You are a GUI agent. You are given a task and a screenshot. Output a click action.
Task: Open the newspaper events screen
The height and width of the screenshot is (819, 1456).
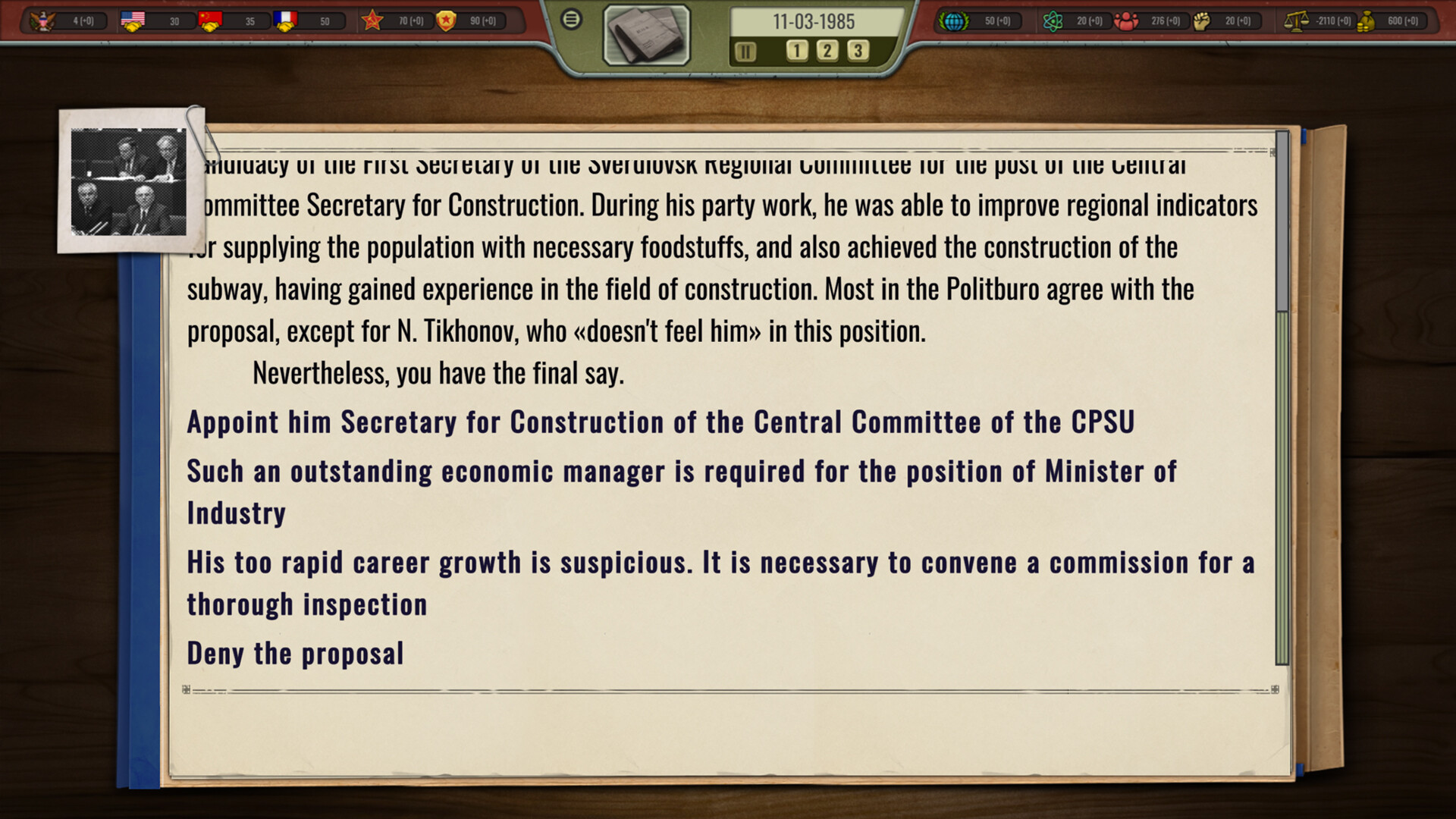[x=646, y=34]
